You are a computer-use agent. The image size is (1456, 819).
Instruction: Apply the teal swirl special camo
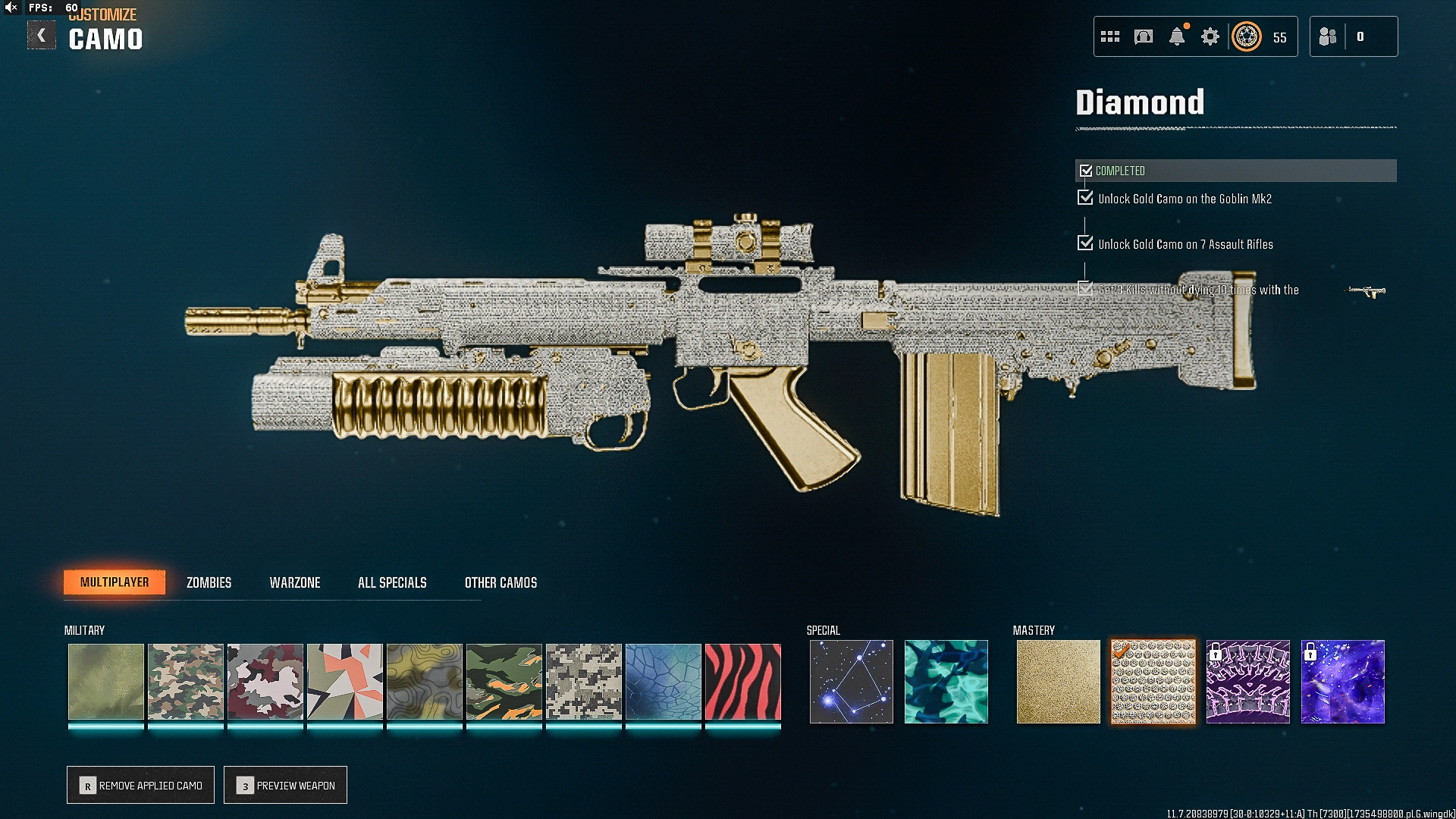pyautogui.click(x=946, y=681)
